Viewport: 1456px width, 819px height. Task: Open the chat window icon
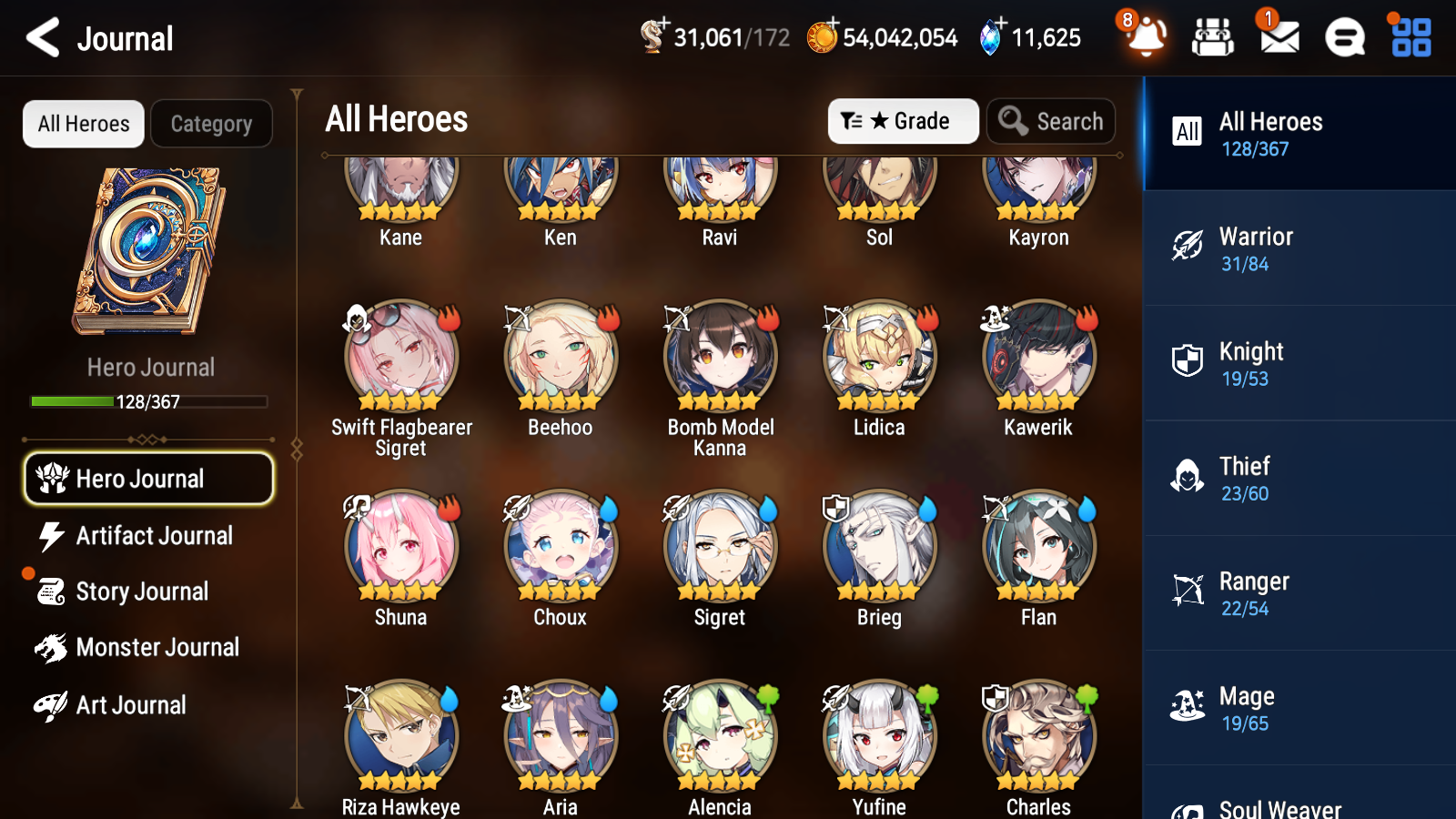(1343, 37)
